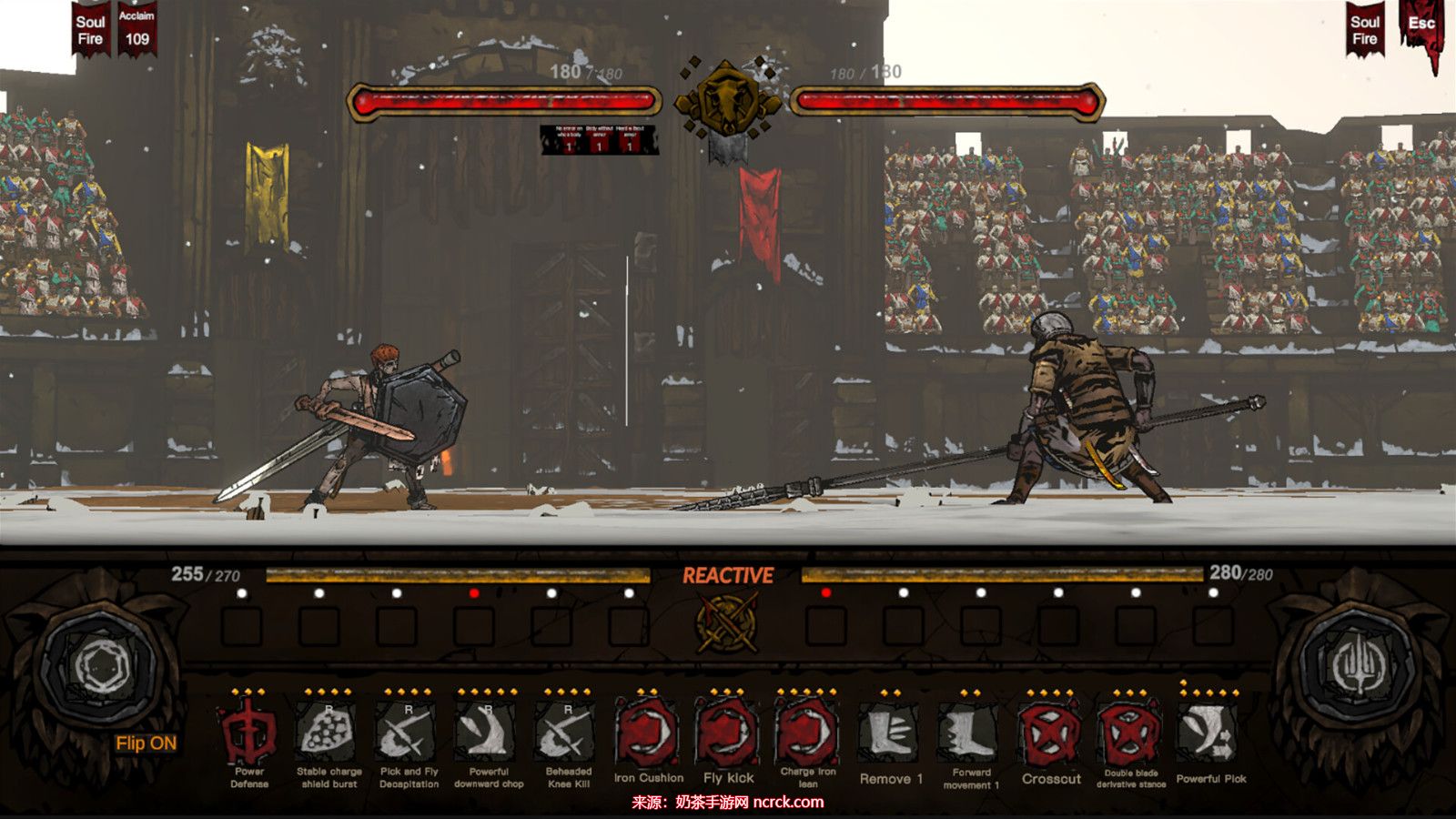Click the left Soul Fire banner
This screenshot has height=819, width=1456.
[x=90, y=30]
